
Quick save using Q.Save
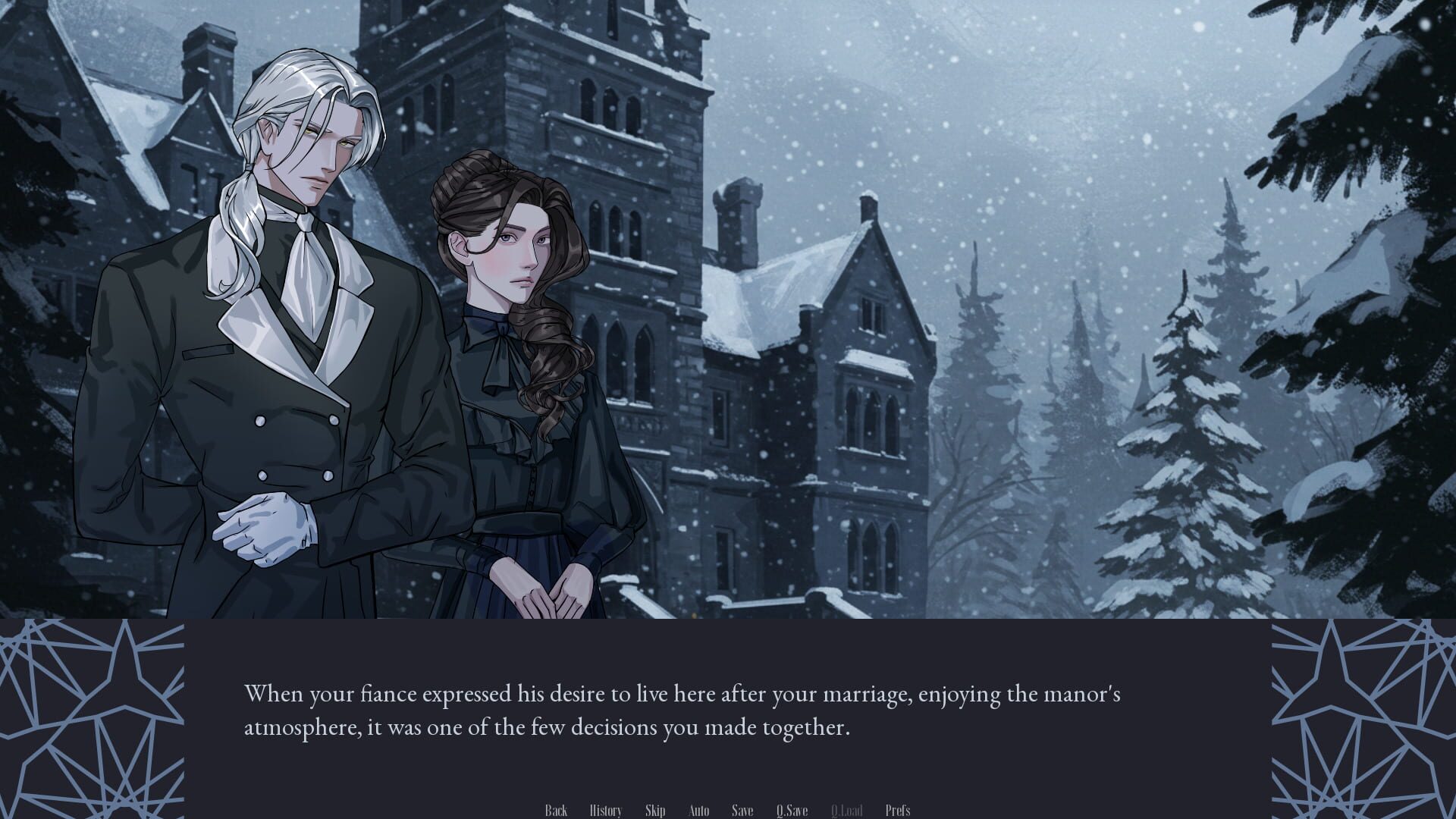[792, 810]
